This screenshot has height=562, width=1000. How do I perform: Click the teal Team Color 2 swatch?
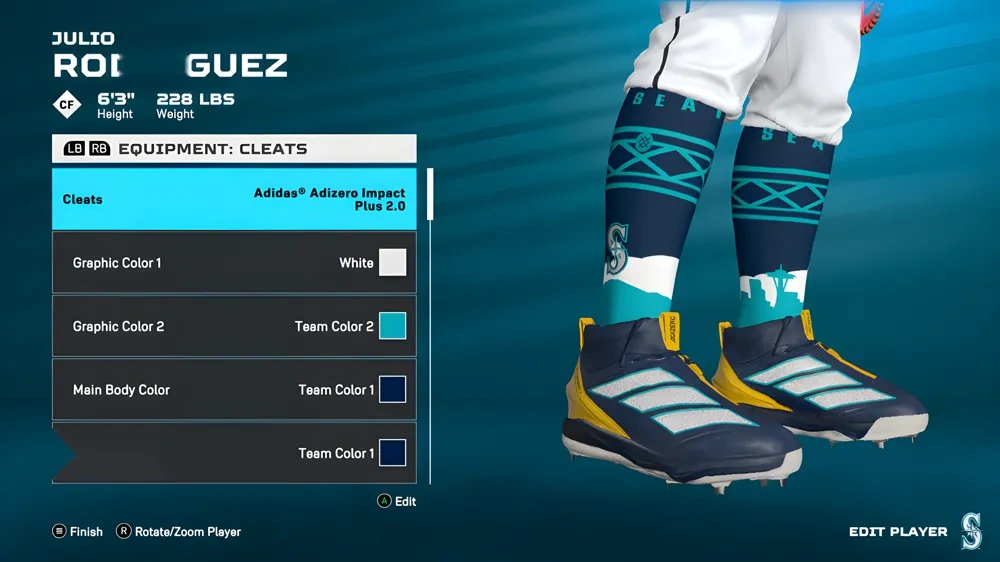[x=392, y=326]
